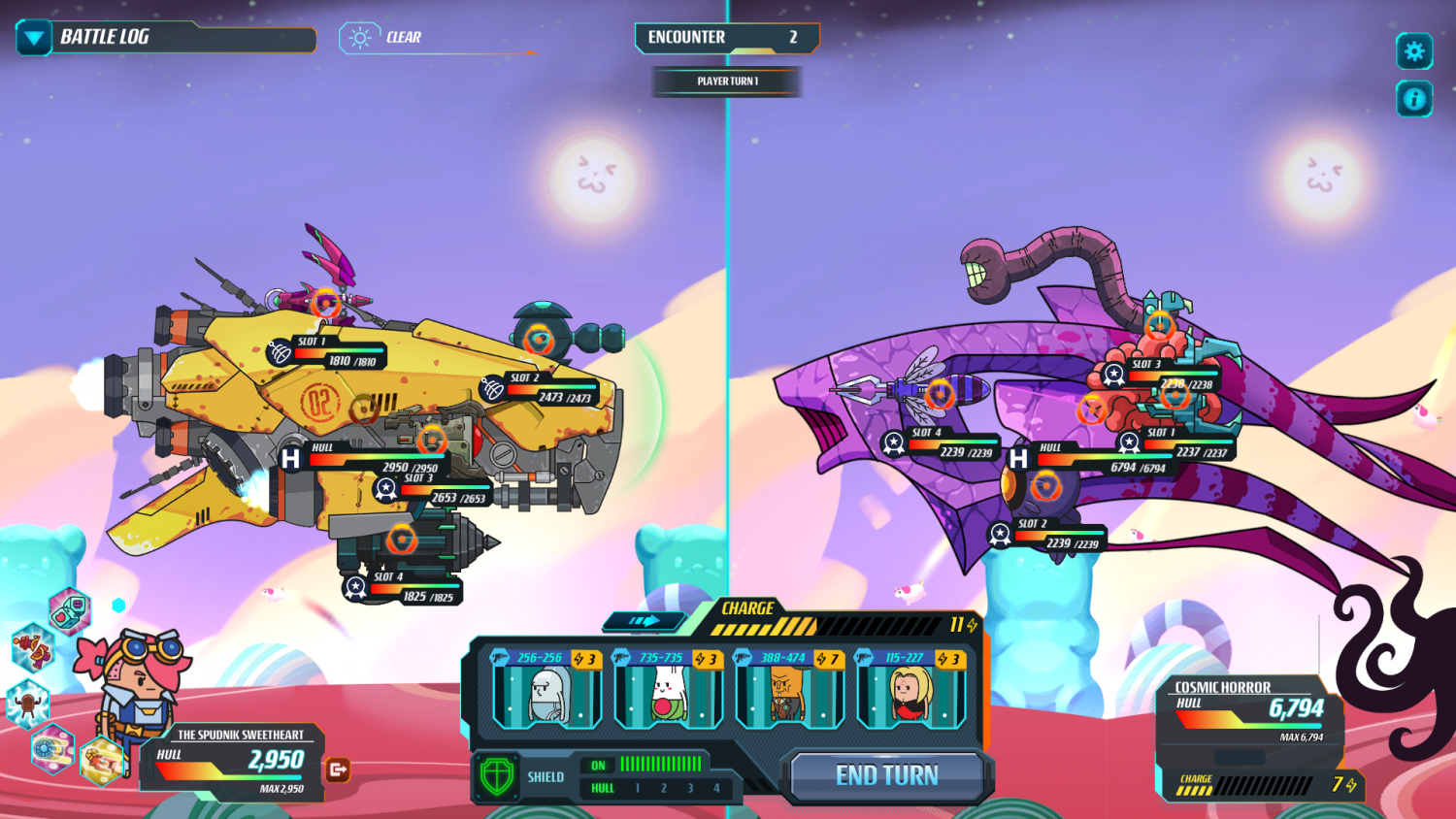Activate the golden ship ability hexagon
Screen dimensions: 1456x819
[102, 761]
